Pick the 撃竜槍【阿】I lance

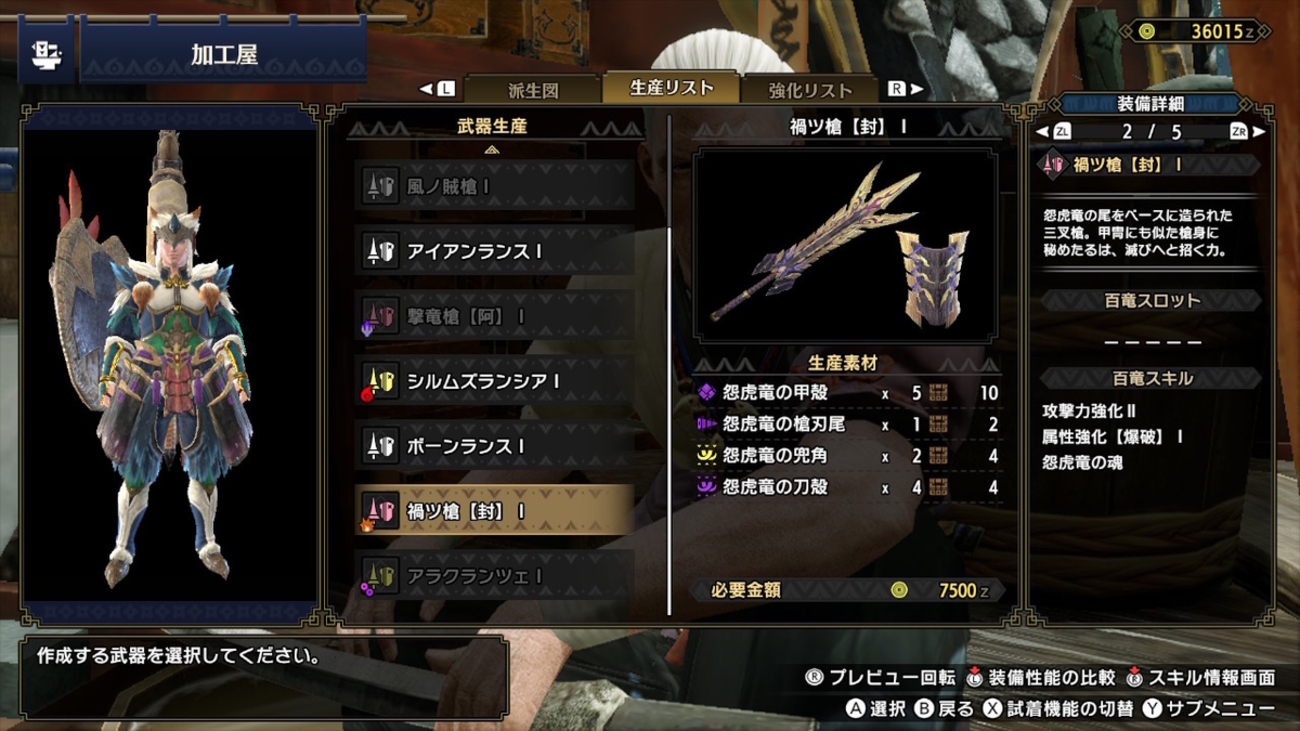tap(495, 317)
